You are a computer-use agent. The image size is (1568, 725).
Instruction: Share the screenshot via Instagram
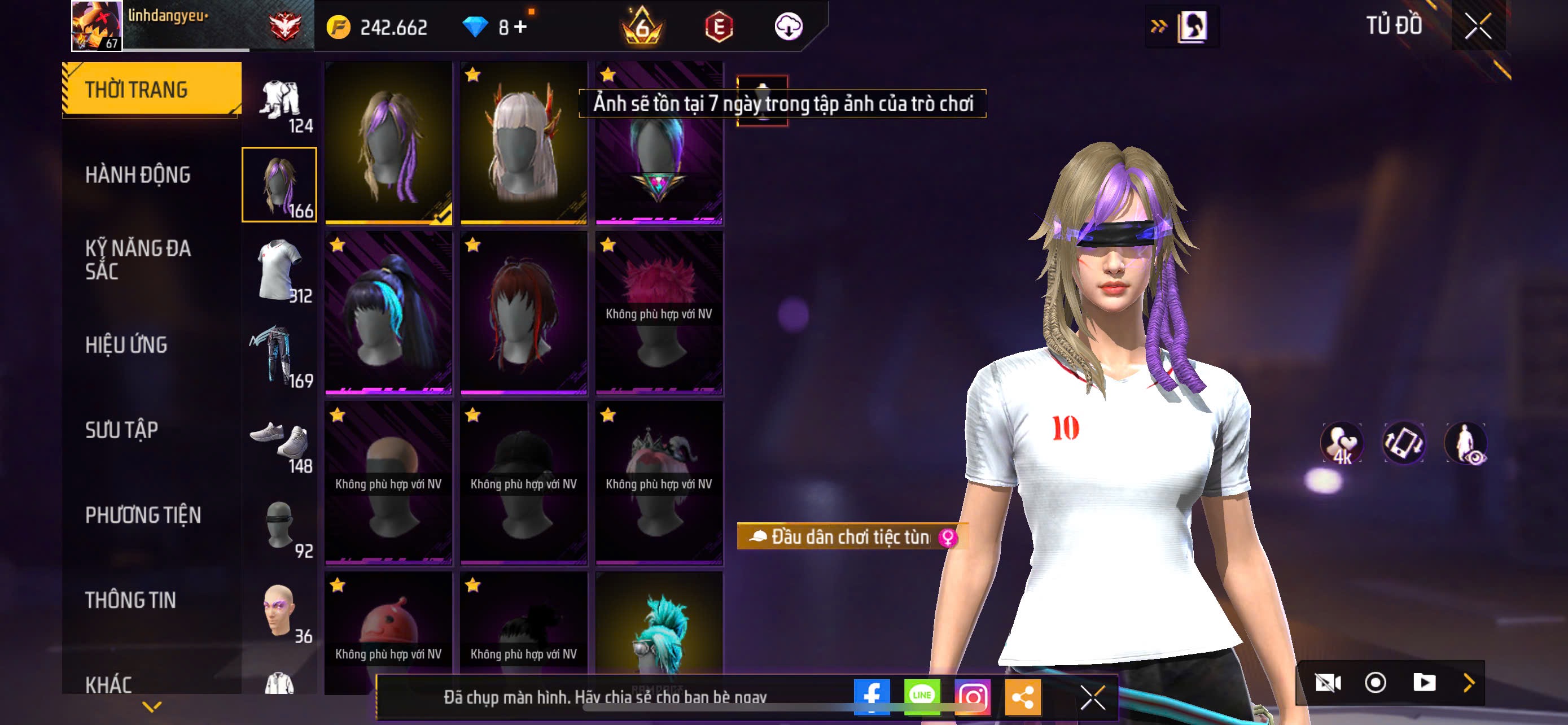click(x=972, y=696)
